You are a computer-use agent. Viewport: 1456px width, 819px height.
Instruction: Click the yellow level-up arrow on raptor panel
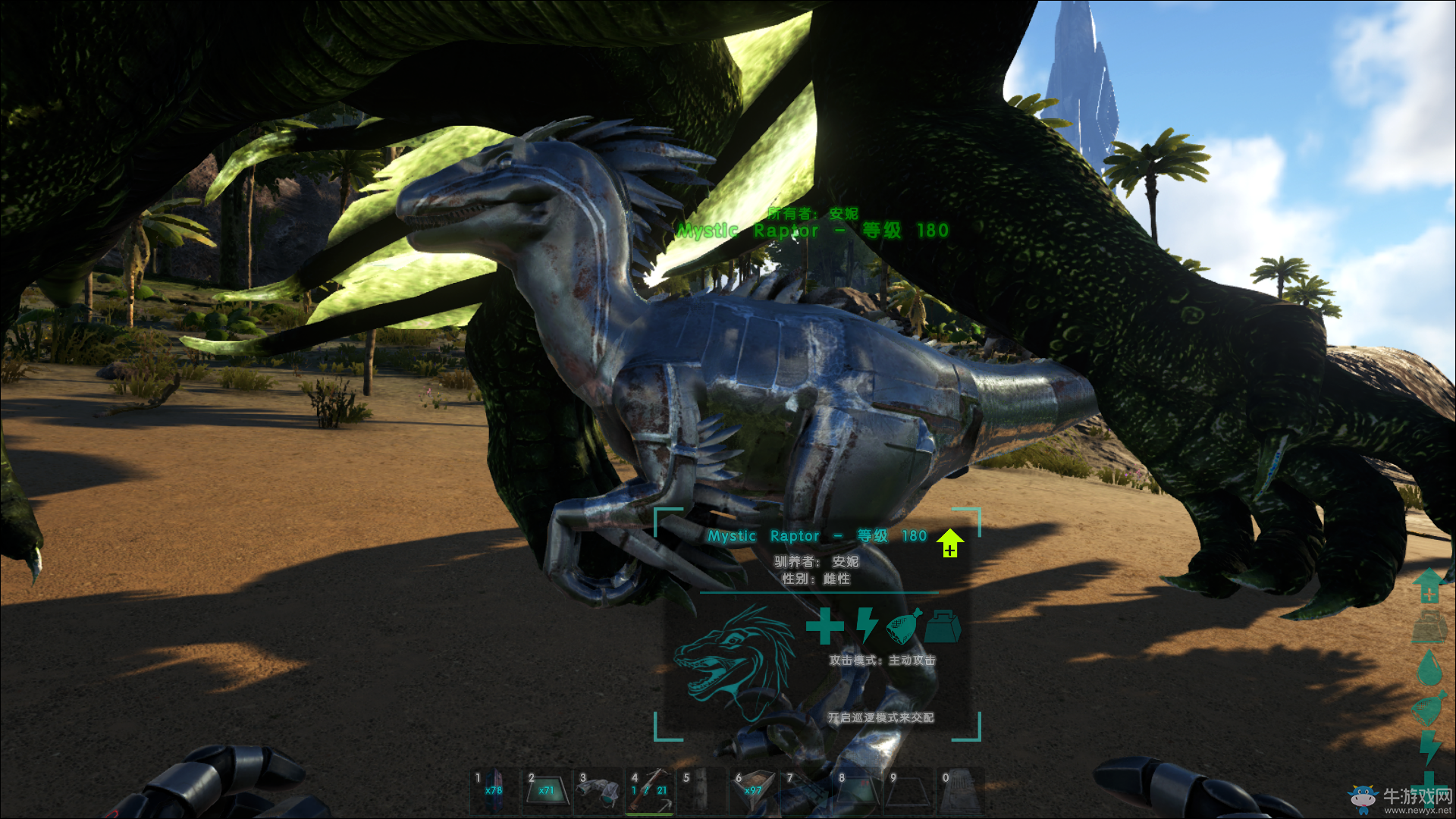tap(949, 543)
